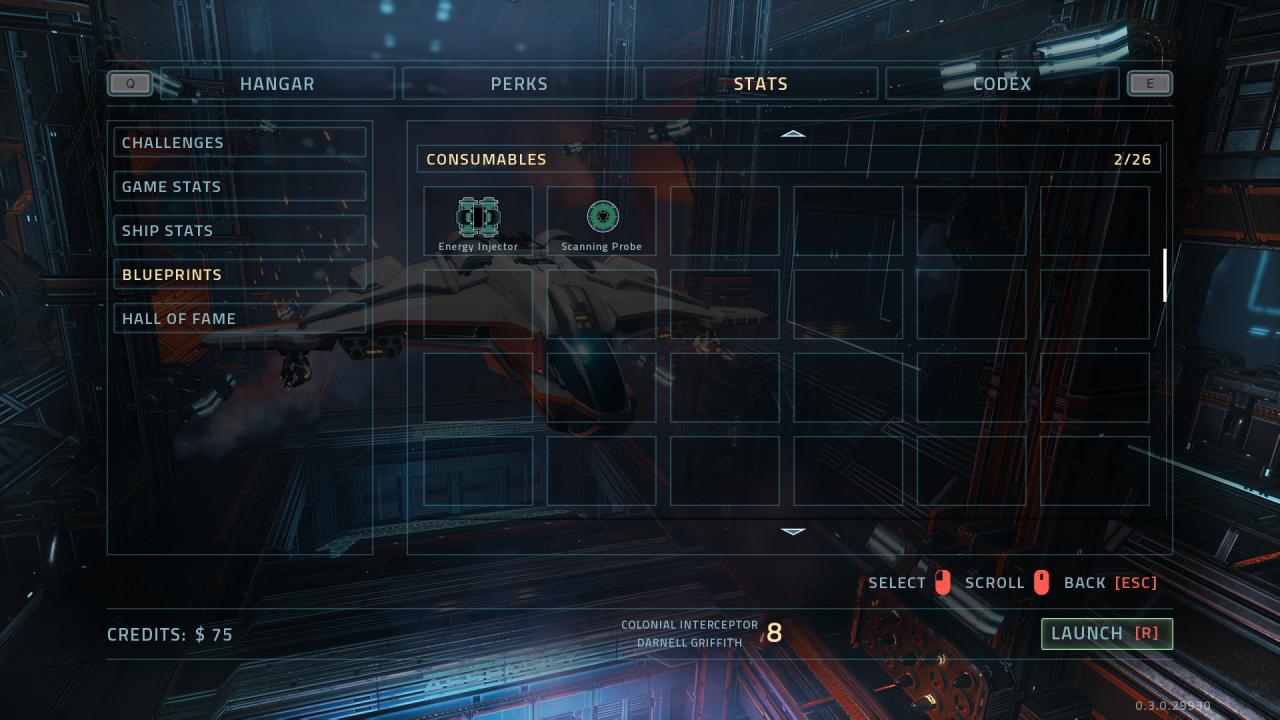Viewport: 1280px width, 720px height.
Task: Open the Hall of Fame
Action: [x=240, y=319]
